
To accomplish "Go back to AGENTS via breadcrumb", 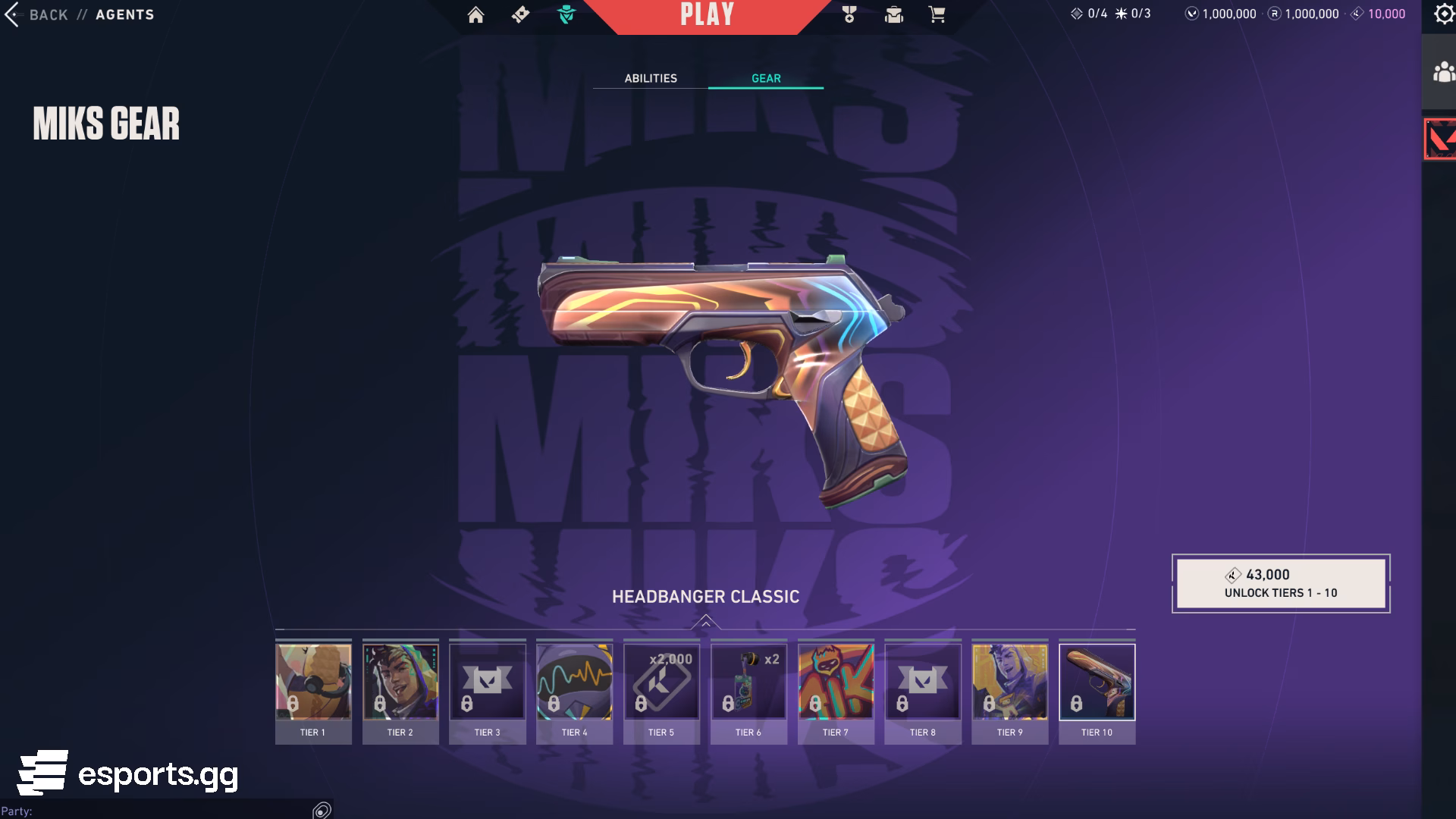I will [x=124, y=14].
